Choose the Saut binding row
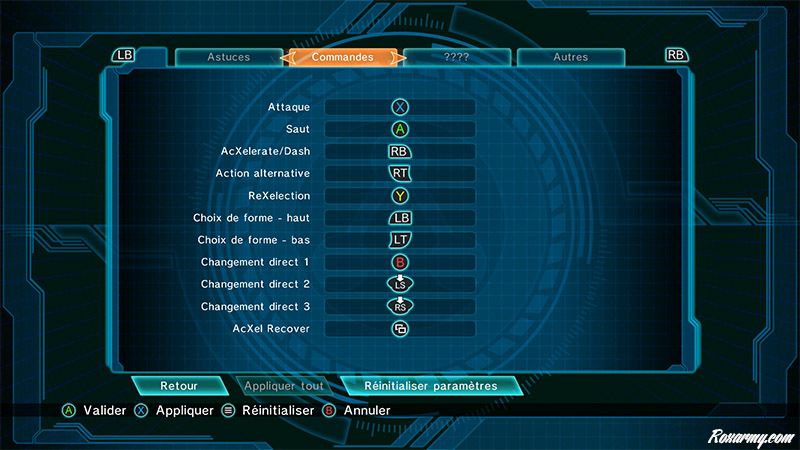Screen dimensions: 800x450 pyautogui.click(x=400, y=129)
